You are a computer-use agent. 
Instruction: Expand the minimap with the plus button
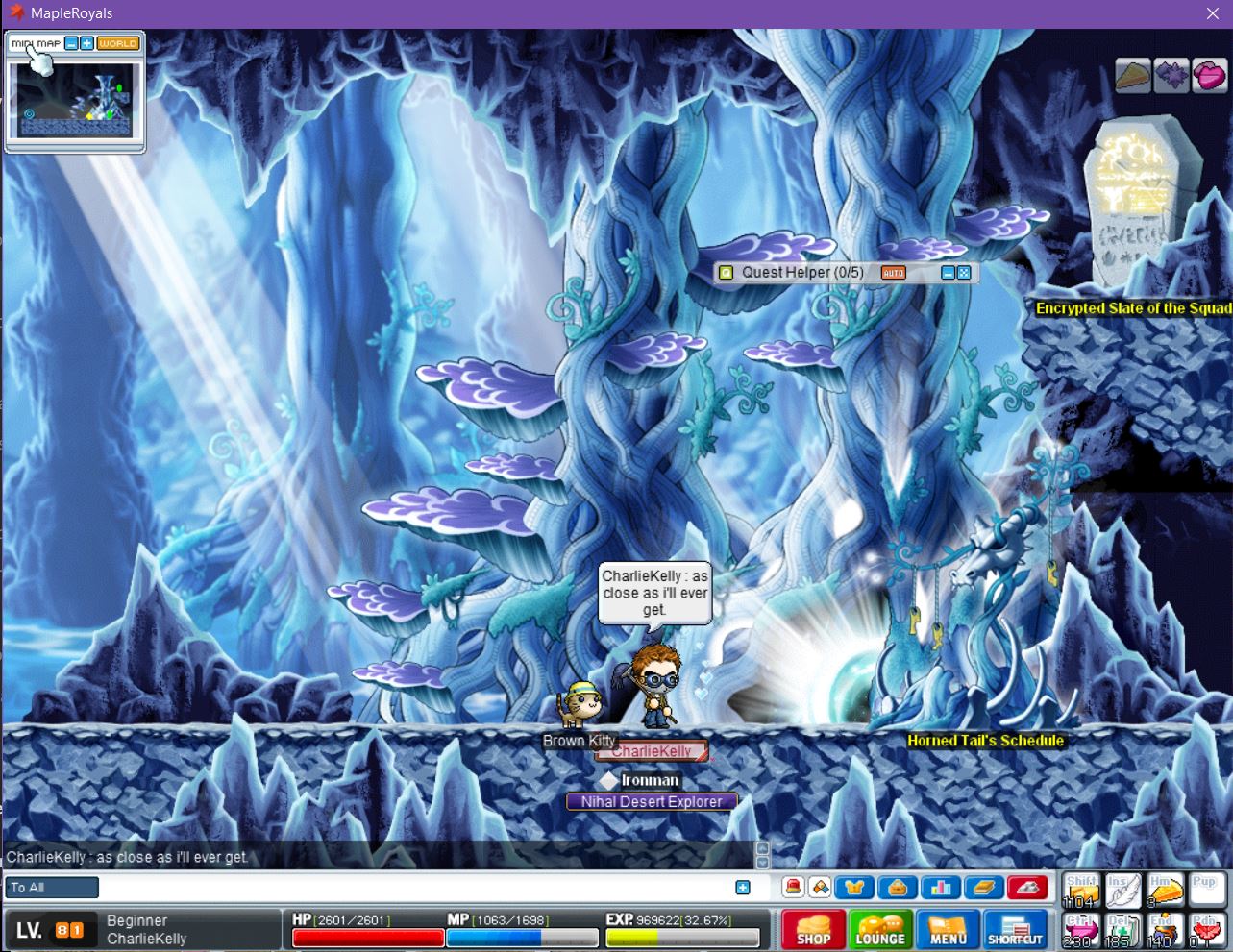coord(86,43)
